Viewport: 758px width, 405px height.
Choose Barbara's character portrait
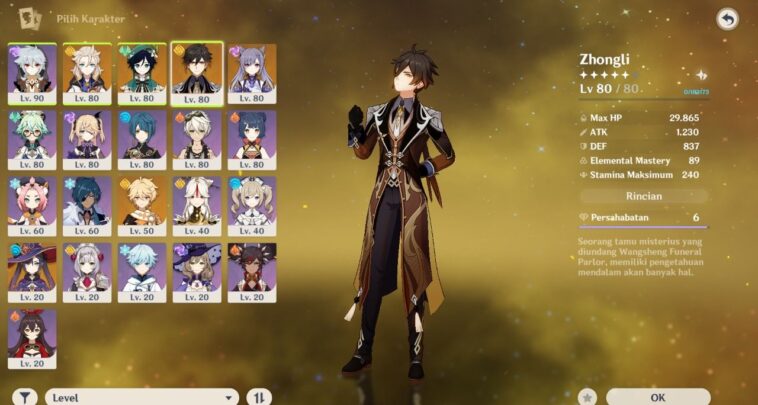click(x=251, y=205)
